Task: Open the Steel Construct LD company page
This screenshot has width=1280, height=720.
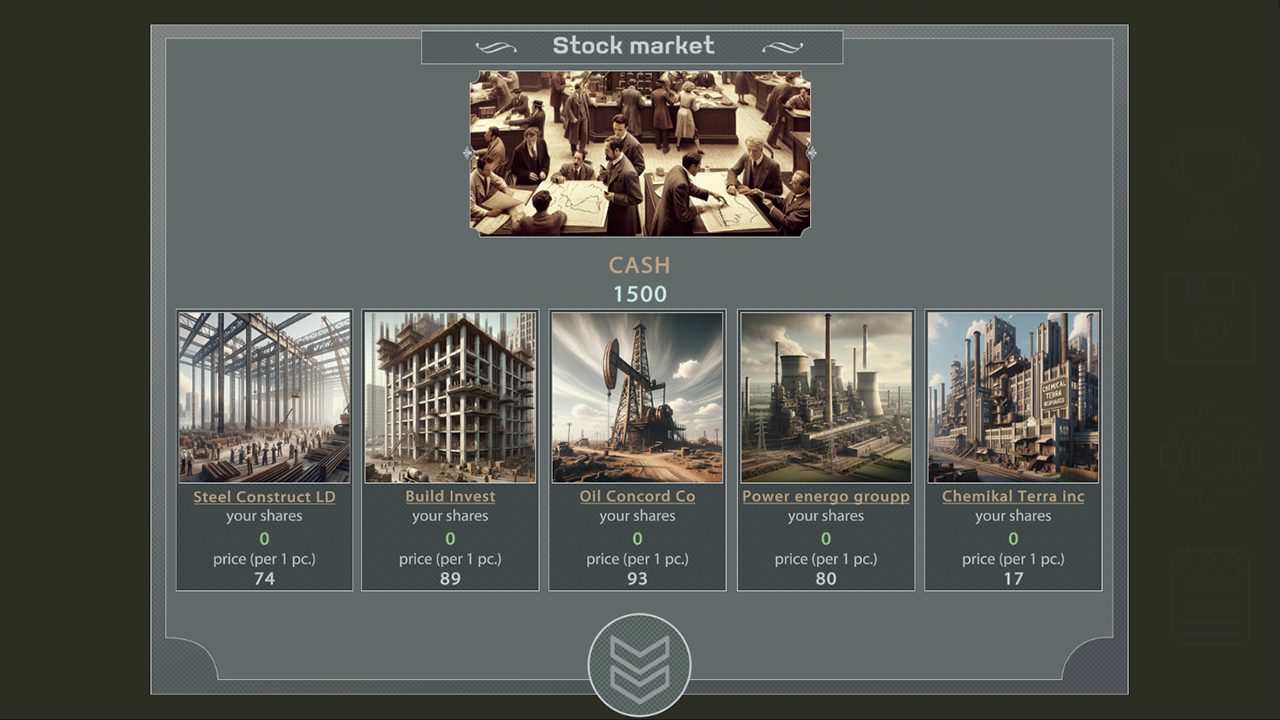Action: [x=263, y=496]
